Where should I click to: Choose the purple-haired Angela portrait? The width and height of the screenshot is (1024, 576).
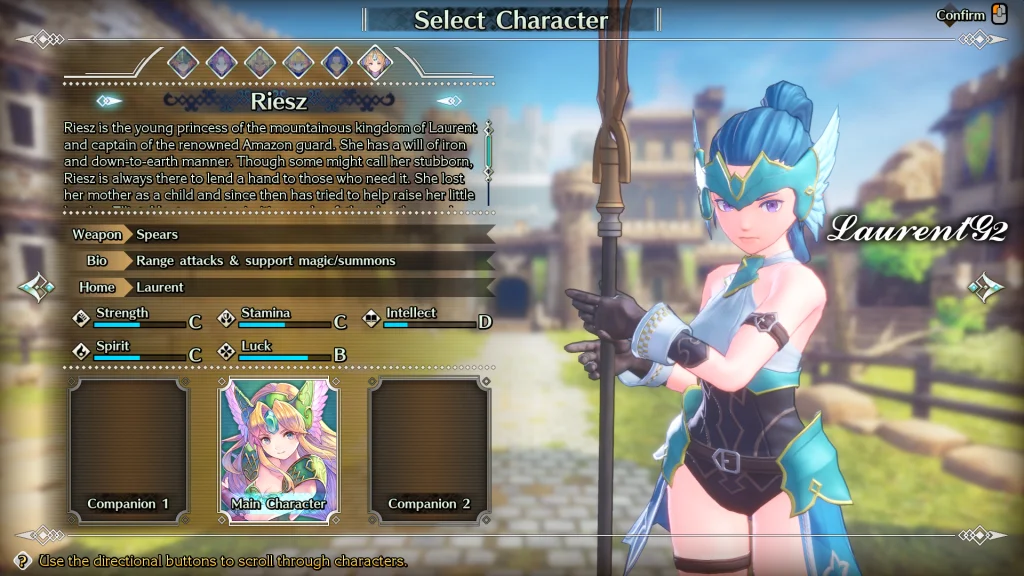coord(221,63)
